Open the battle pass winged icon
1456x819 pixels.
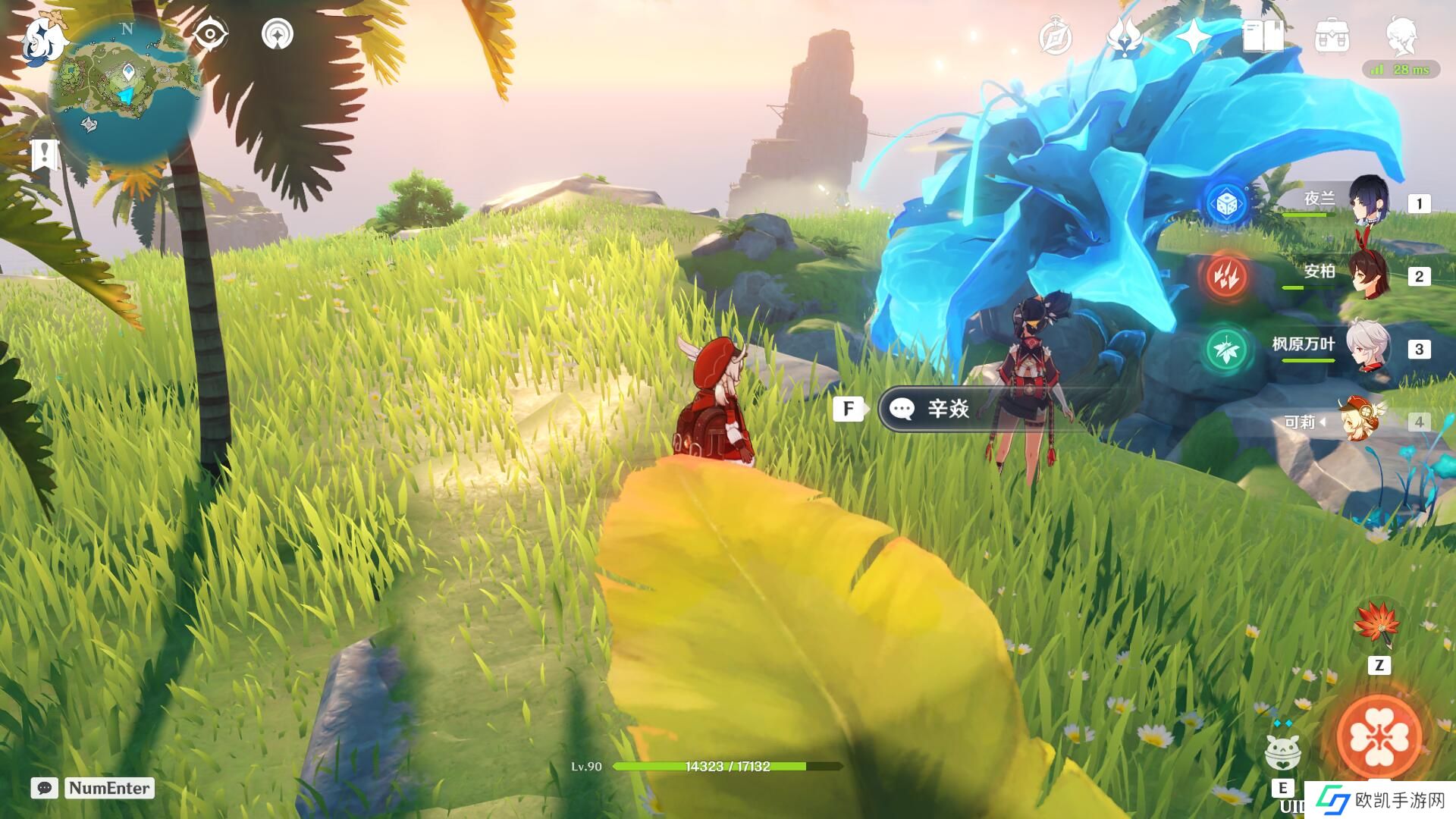pos(1125,36)
